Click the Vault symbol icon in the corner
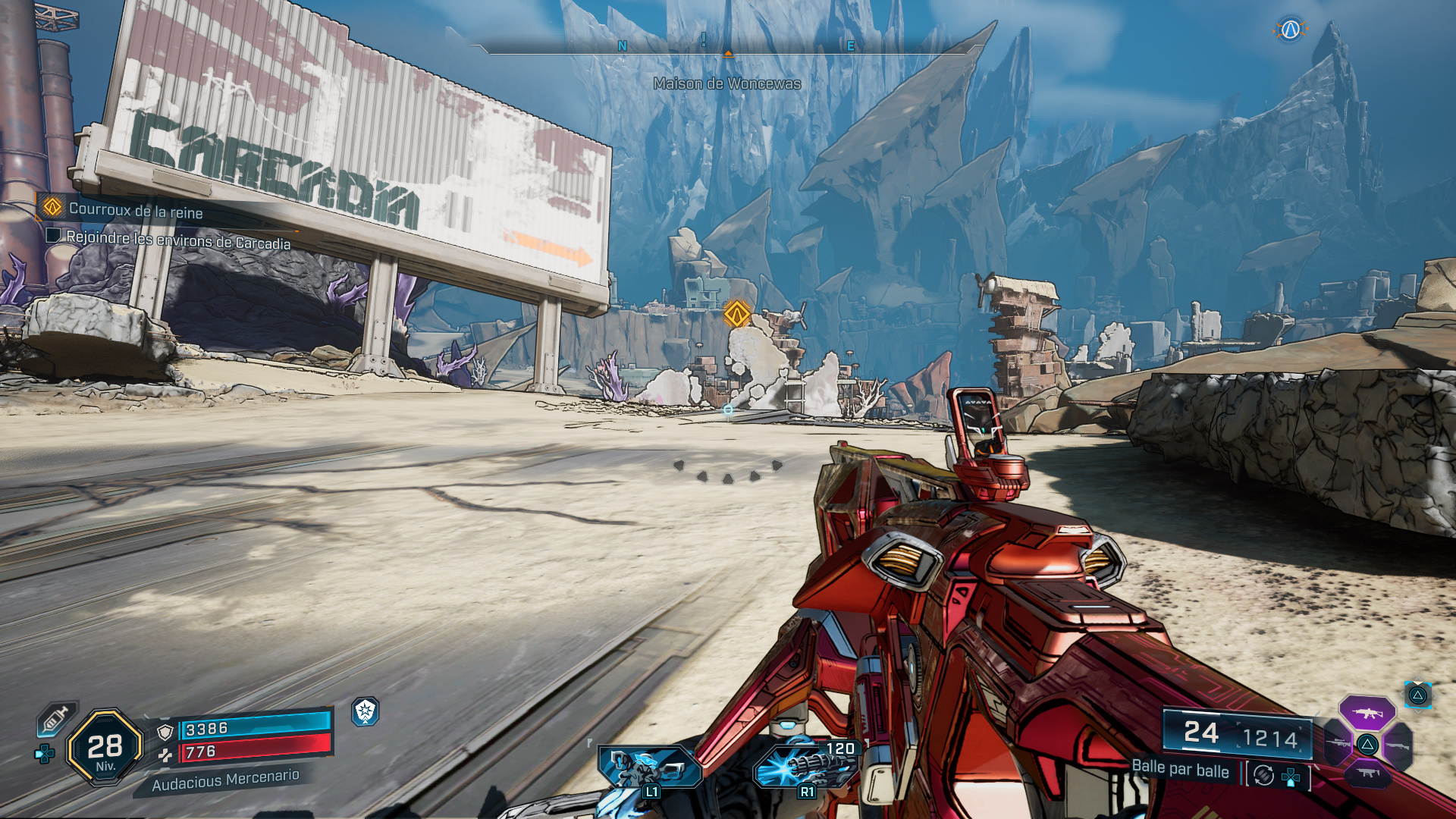This screenshot has height=819, width=1456. point(1290,30)
